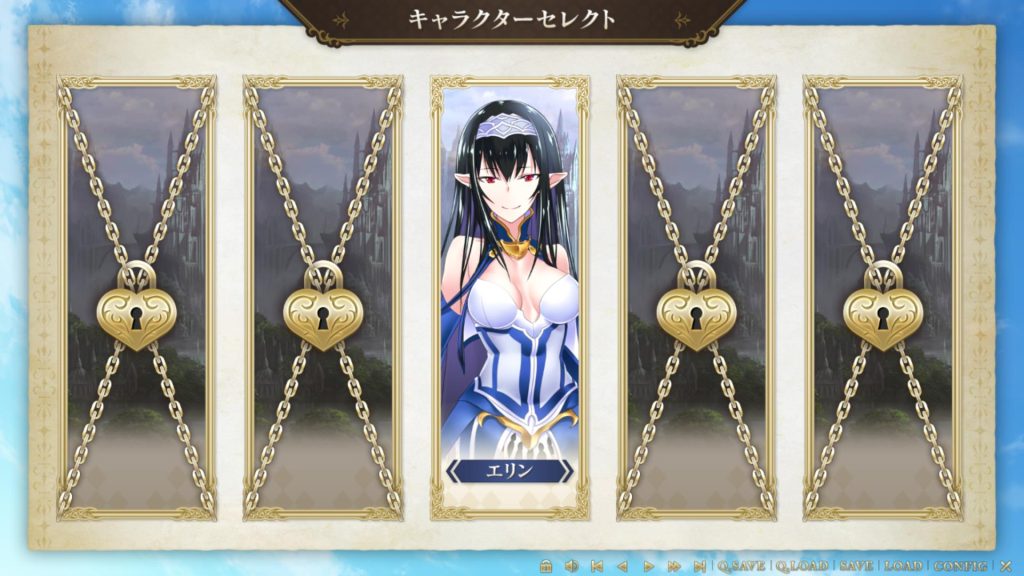Quick save with Q.SAVE

pyautogui.click(x=741, y=566)
